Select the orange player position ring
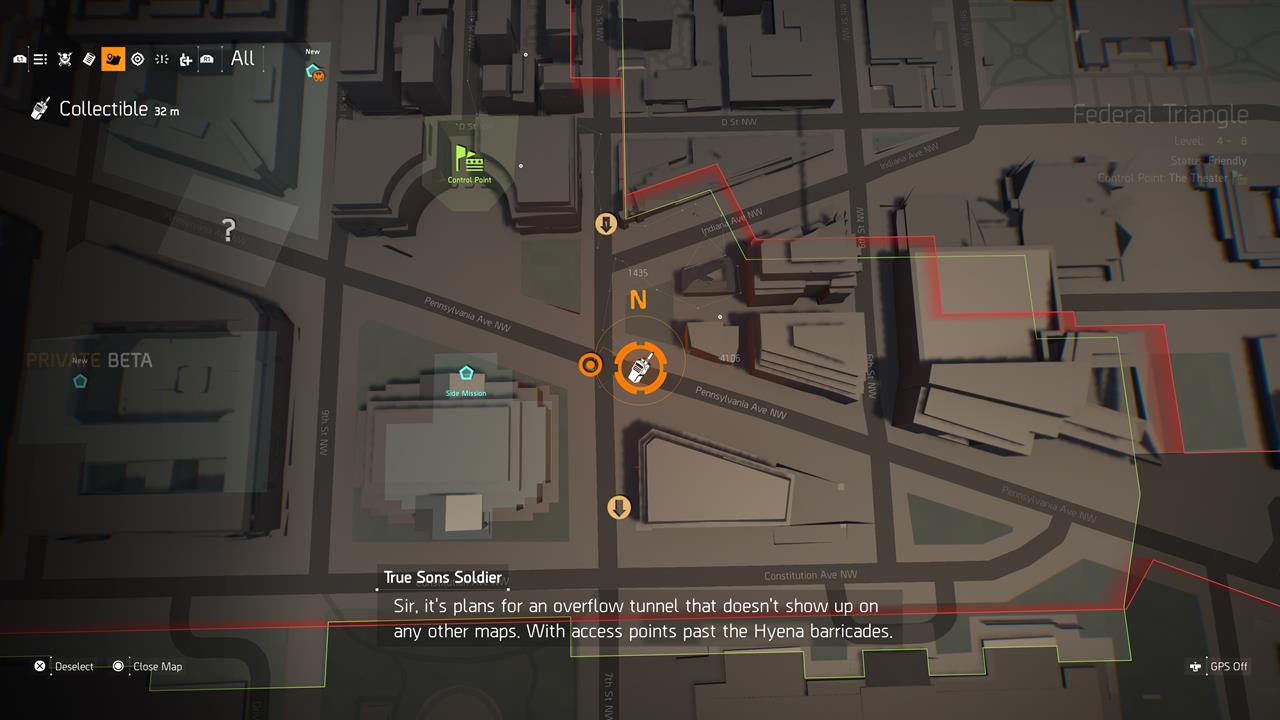This screenshot has height=720, width=1280. tap(590, 365)
